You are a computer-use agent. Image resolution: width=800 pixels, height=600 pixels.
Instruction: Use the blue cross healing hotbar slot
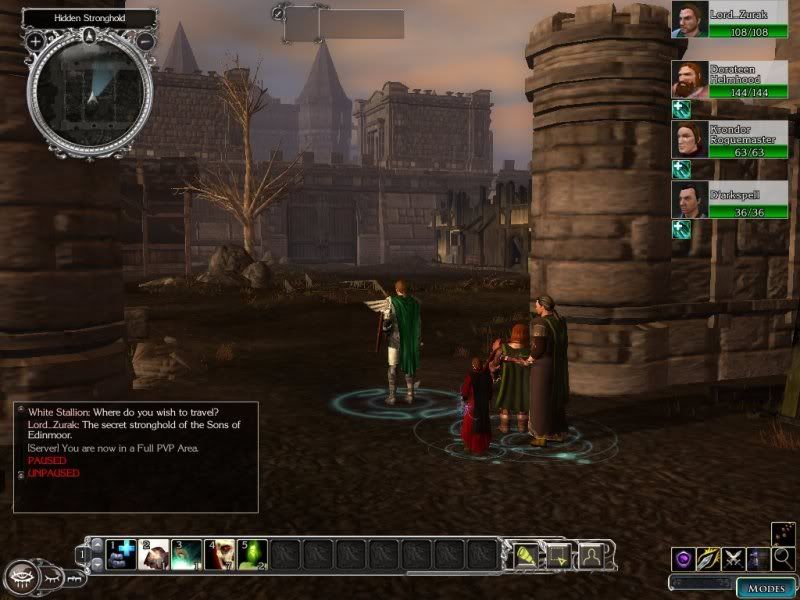coord(121,553)
